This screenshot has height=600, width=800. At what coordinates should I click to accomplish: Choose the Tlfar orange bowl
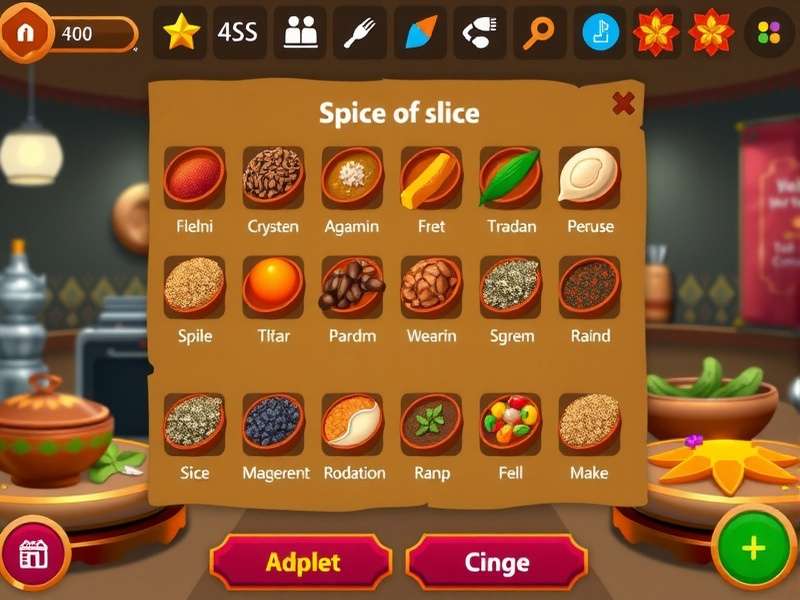tap(273, 284)
